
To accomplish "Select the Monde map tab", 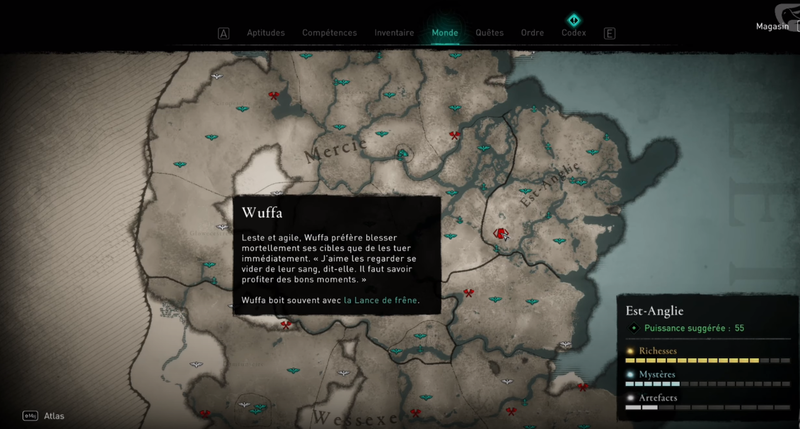I will (445, 33).
